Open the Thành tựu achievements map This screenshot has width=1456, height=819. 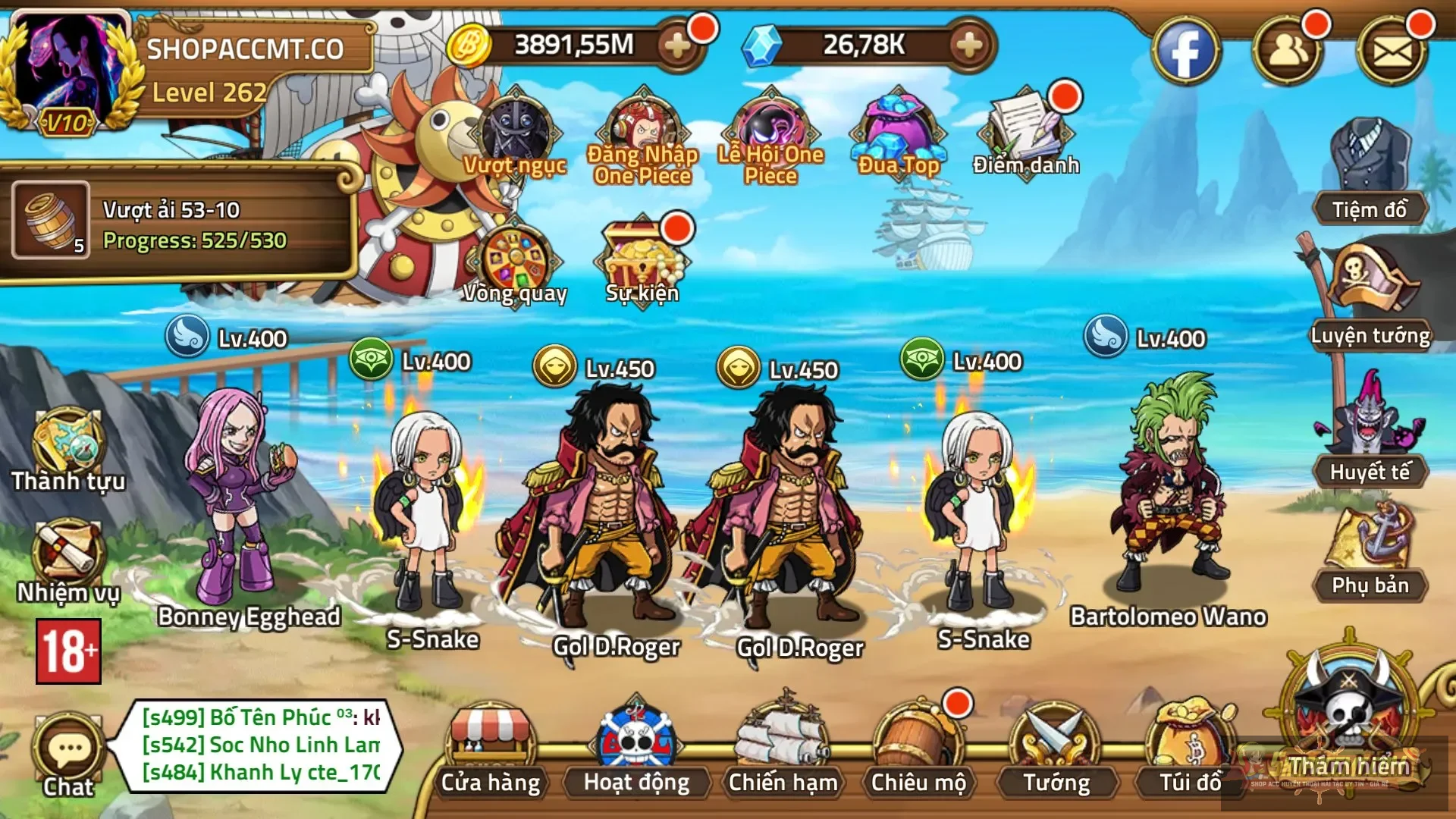(67, 449)
